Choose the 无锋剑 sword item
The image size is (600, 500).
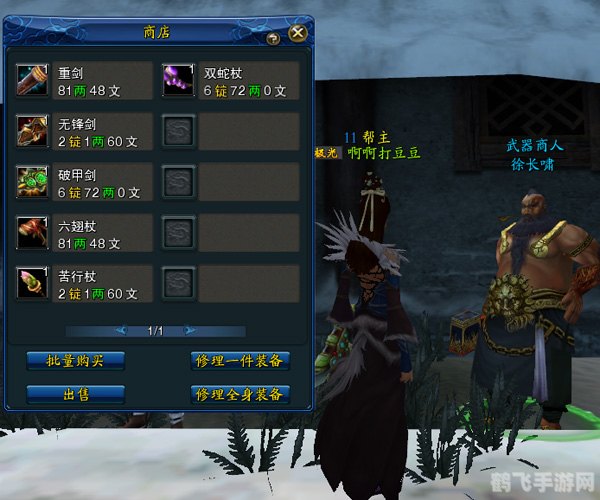[x=33, y=131]
